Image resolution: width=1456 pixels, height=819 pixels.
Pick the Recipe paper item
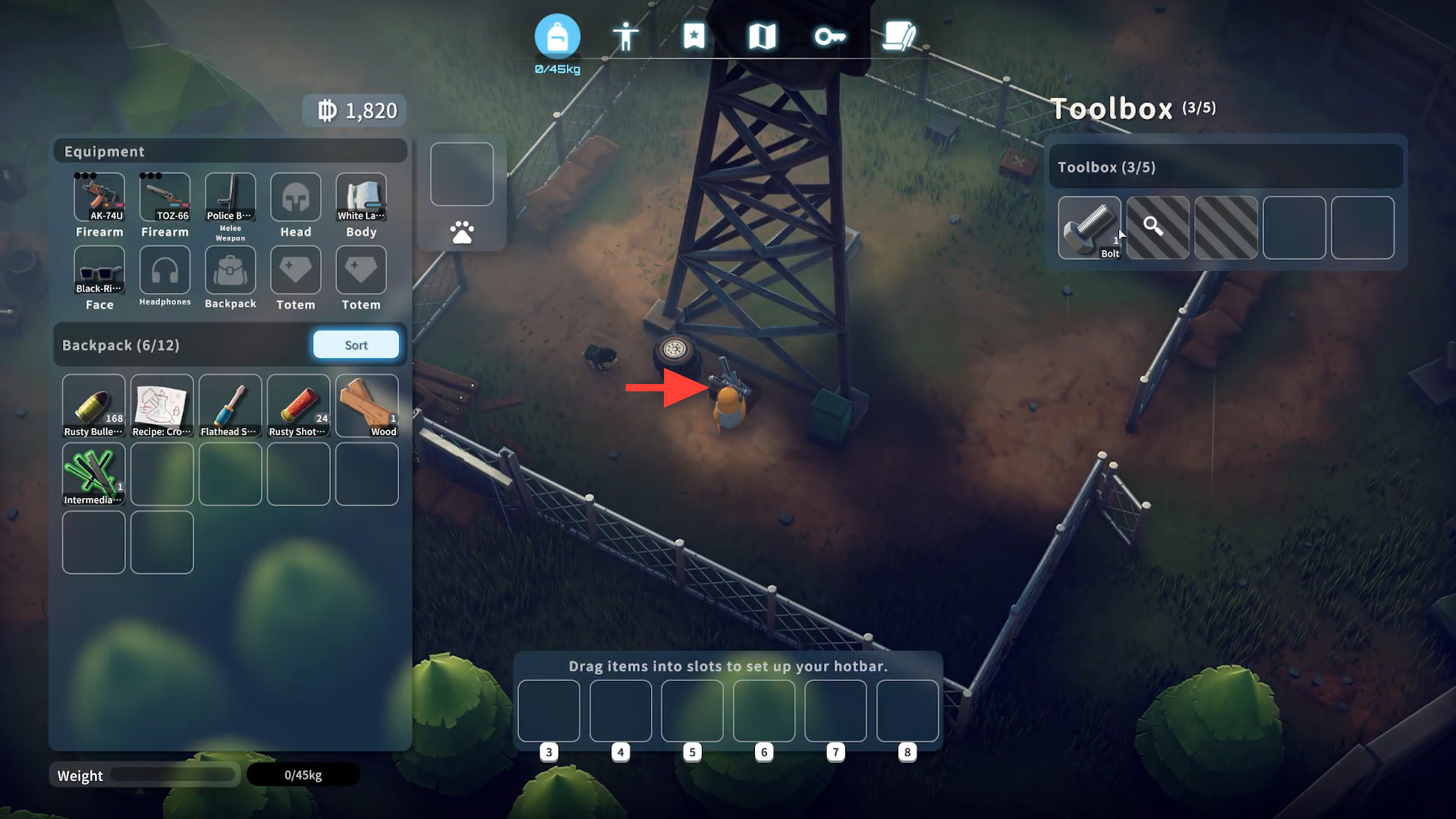[162, 405]
